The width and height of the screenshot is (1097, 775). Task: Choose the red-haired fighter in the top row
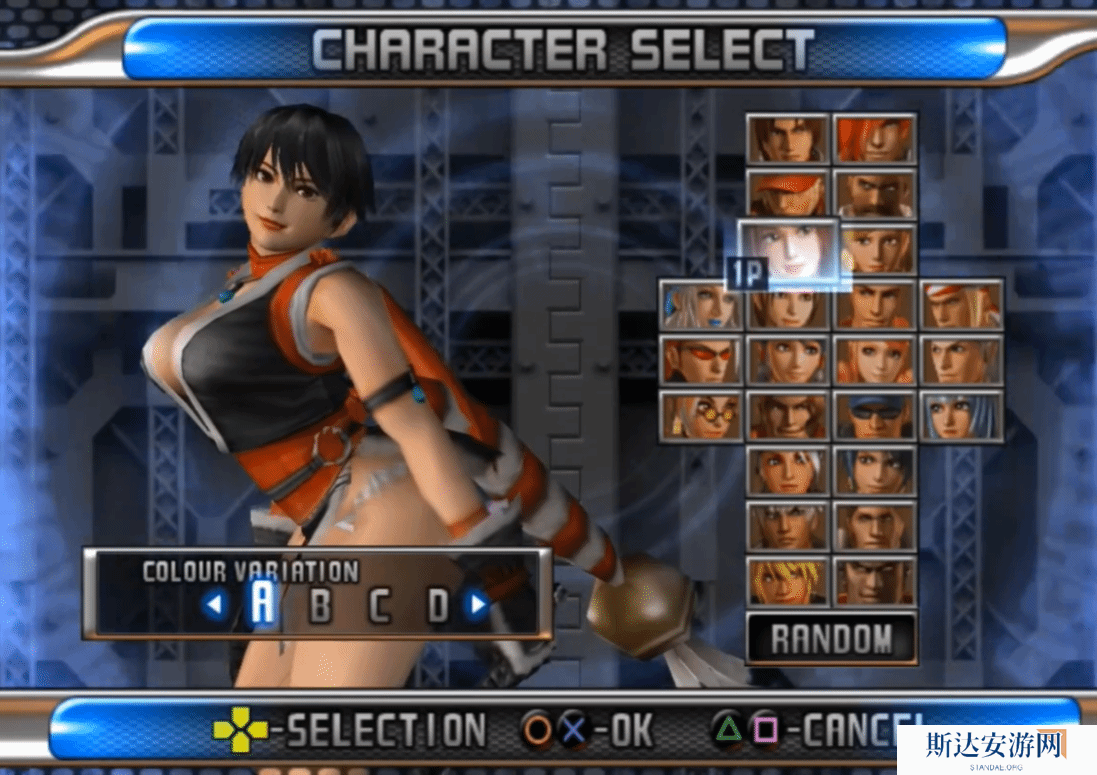pyautogui.click(x=875, y=140)
